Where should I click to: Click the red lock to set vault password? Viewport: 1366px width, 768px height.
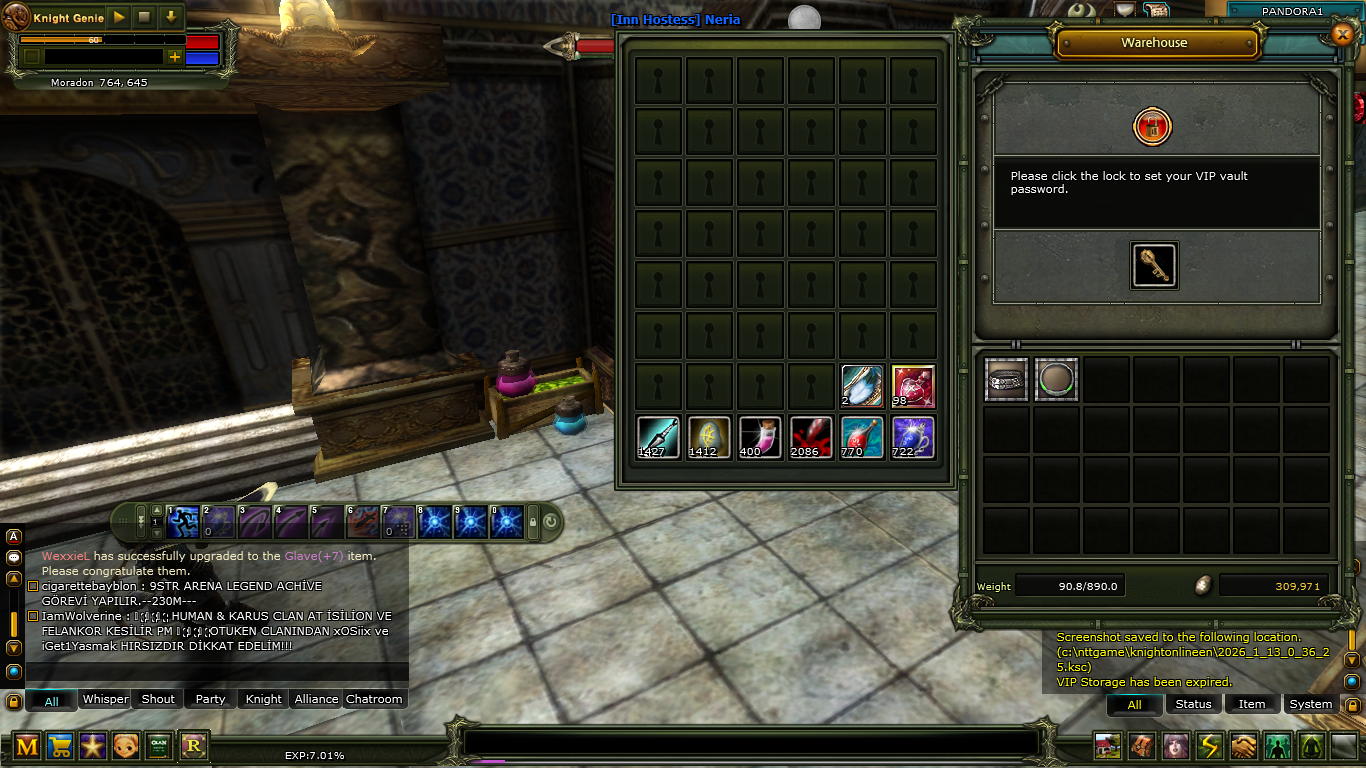point(1152,127)
